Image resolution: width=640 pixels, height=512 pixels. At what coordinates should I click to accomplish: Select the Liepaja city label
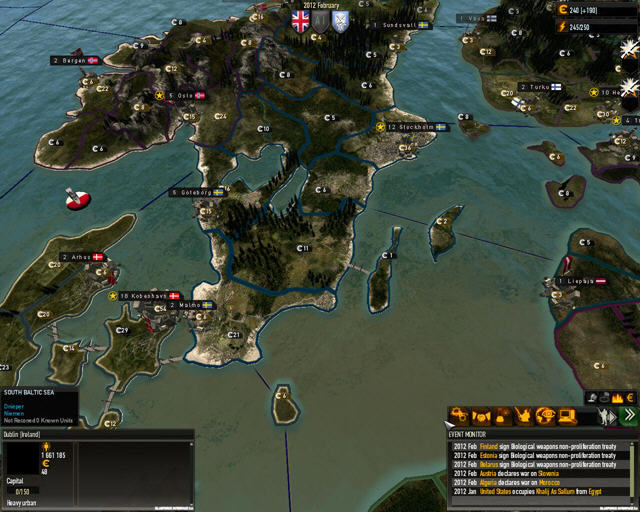[582, 282]
